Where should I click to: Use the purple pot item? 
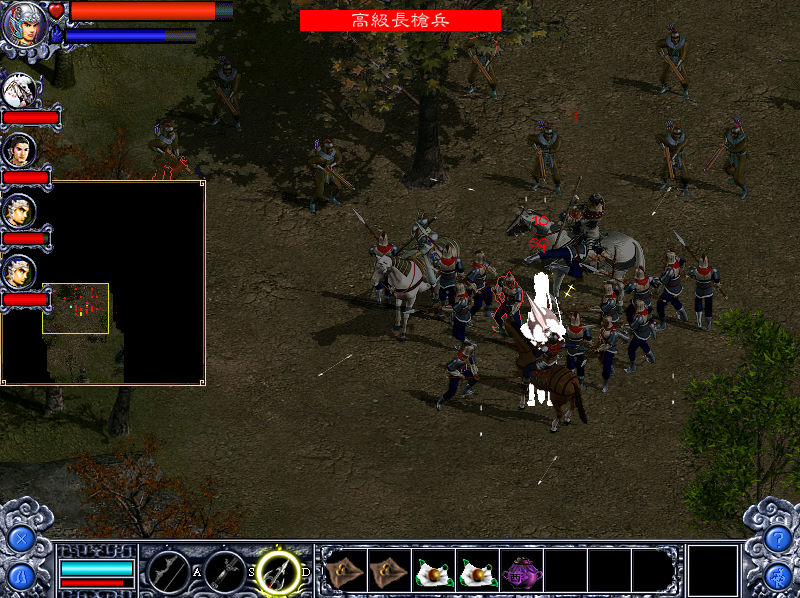522,570
